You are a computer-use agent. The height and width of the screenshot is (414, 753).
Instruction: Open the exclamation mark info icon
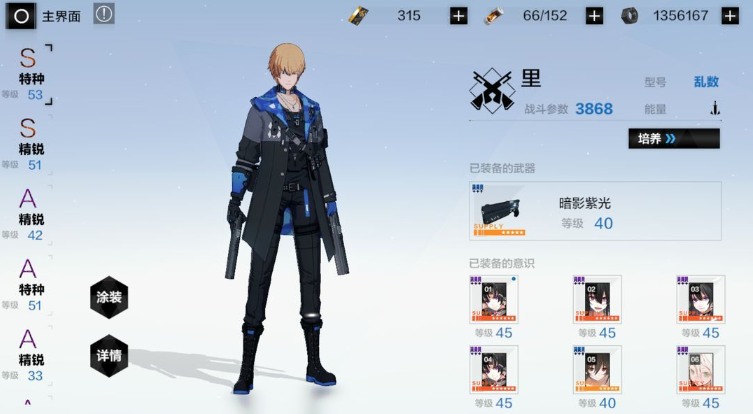point(104,14)
